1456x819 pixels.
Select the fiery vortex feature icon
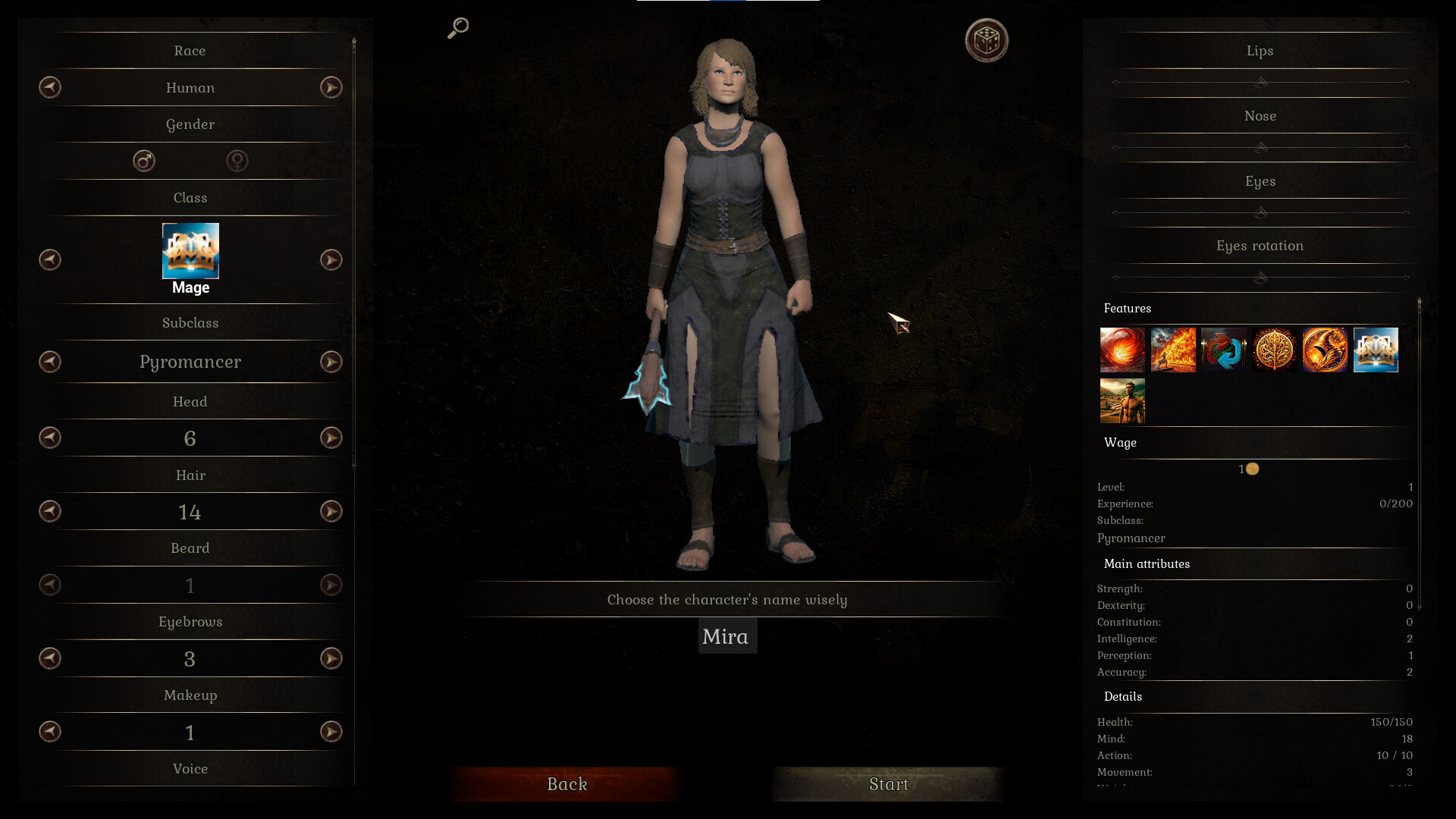[x=1122, y=350]
